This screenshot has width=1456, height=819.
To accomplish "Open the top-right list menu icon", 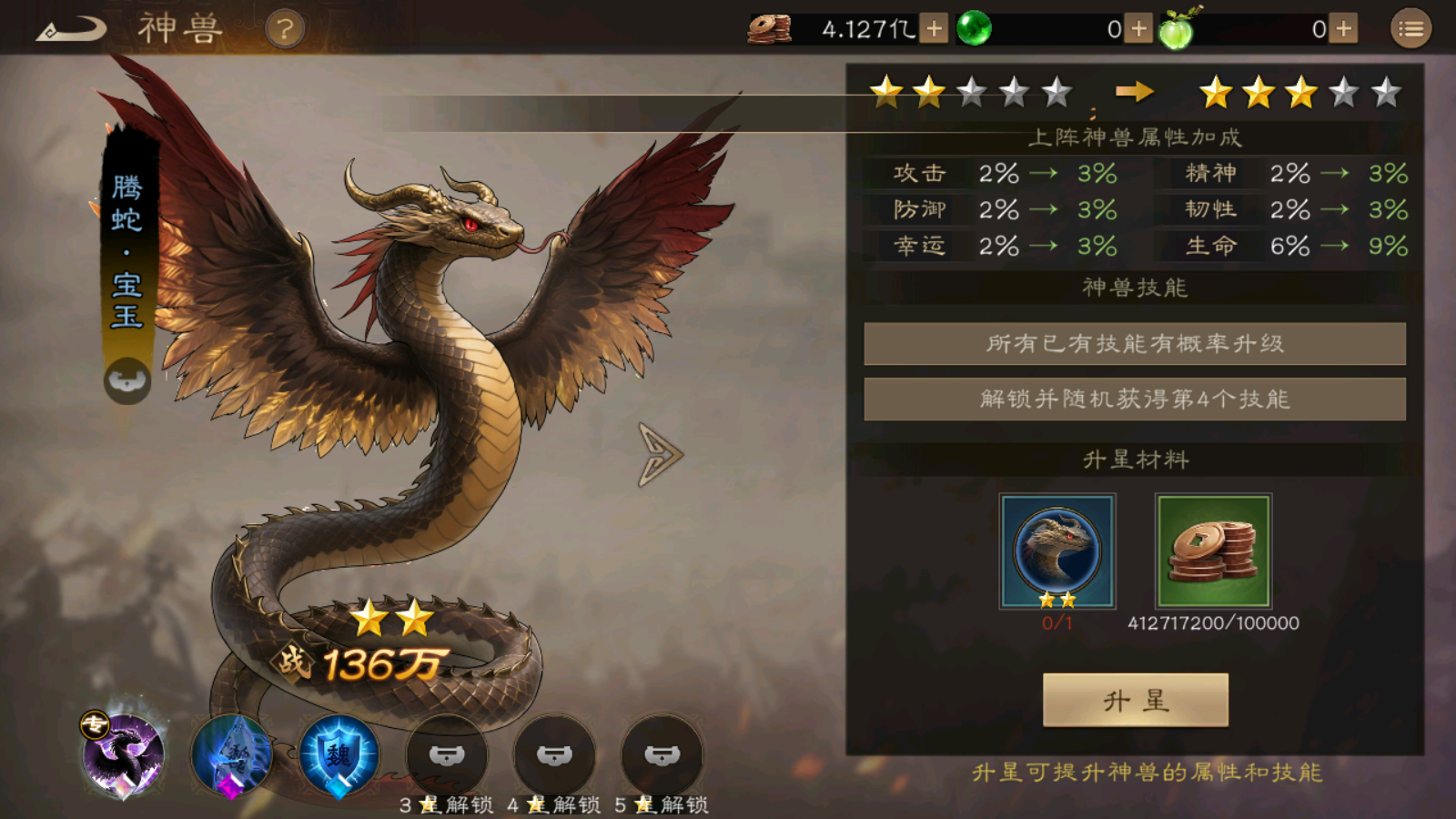I will click(x=1411, y=27).
